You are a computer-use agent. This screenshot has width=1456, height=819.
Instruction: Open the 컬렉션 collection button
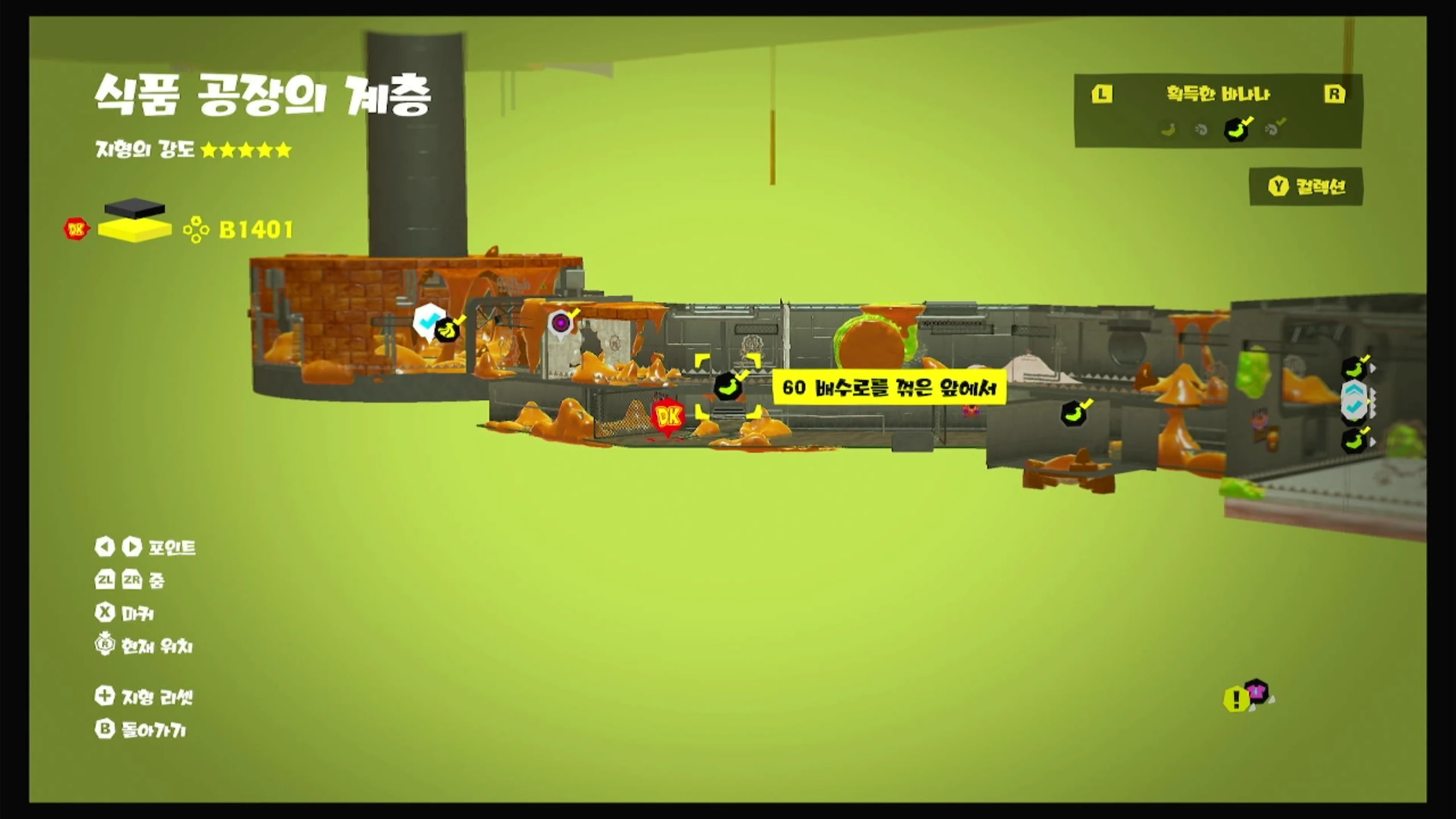[1306, 186]
